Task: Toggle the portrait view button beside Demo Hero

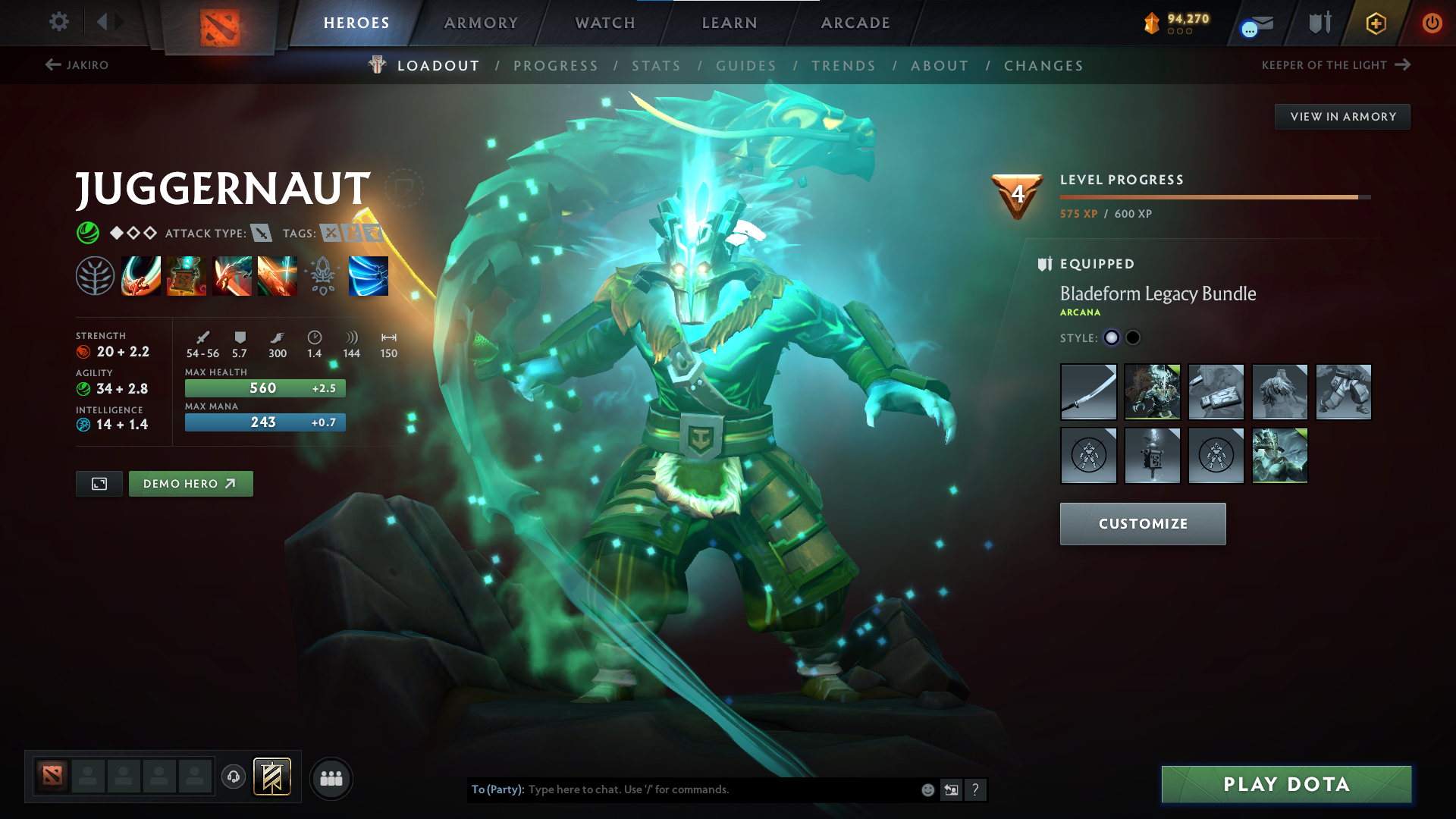Action: pyautogui.click(x=99, y=483)
